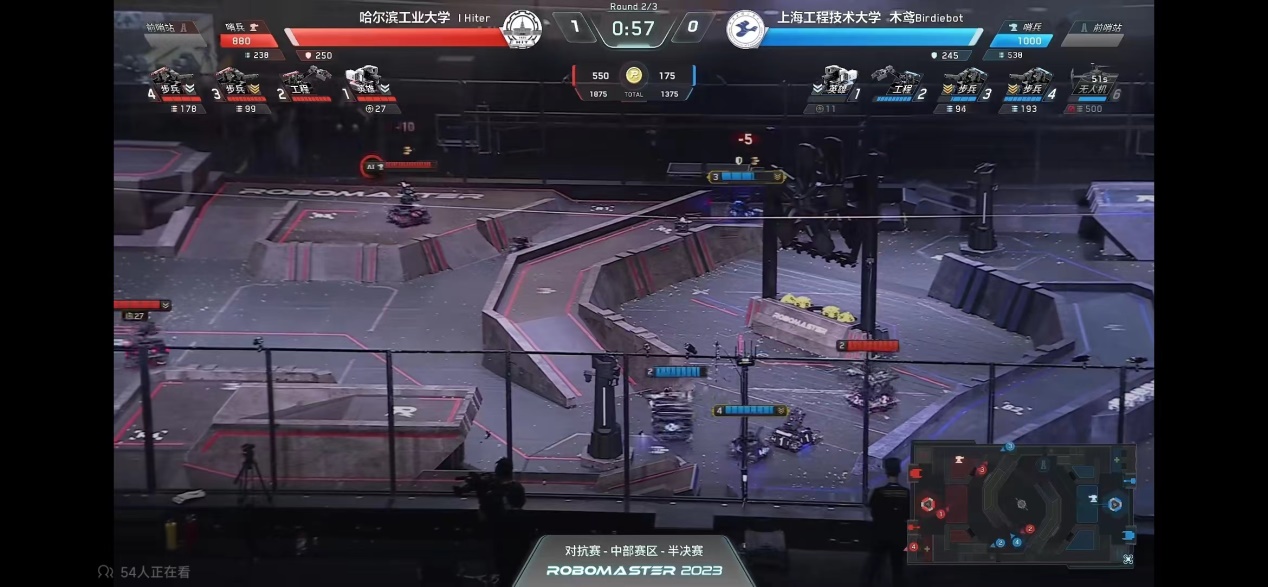This screenshot has width=1268, height=587.
Task: Select red team's hero robot number 1 icon
Action: (363, 79)
